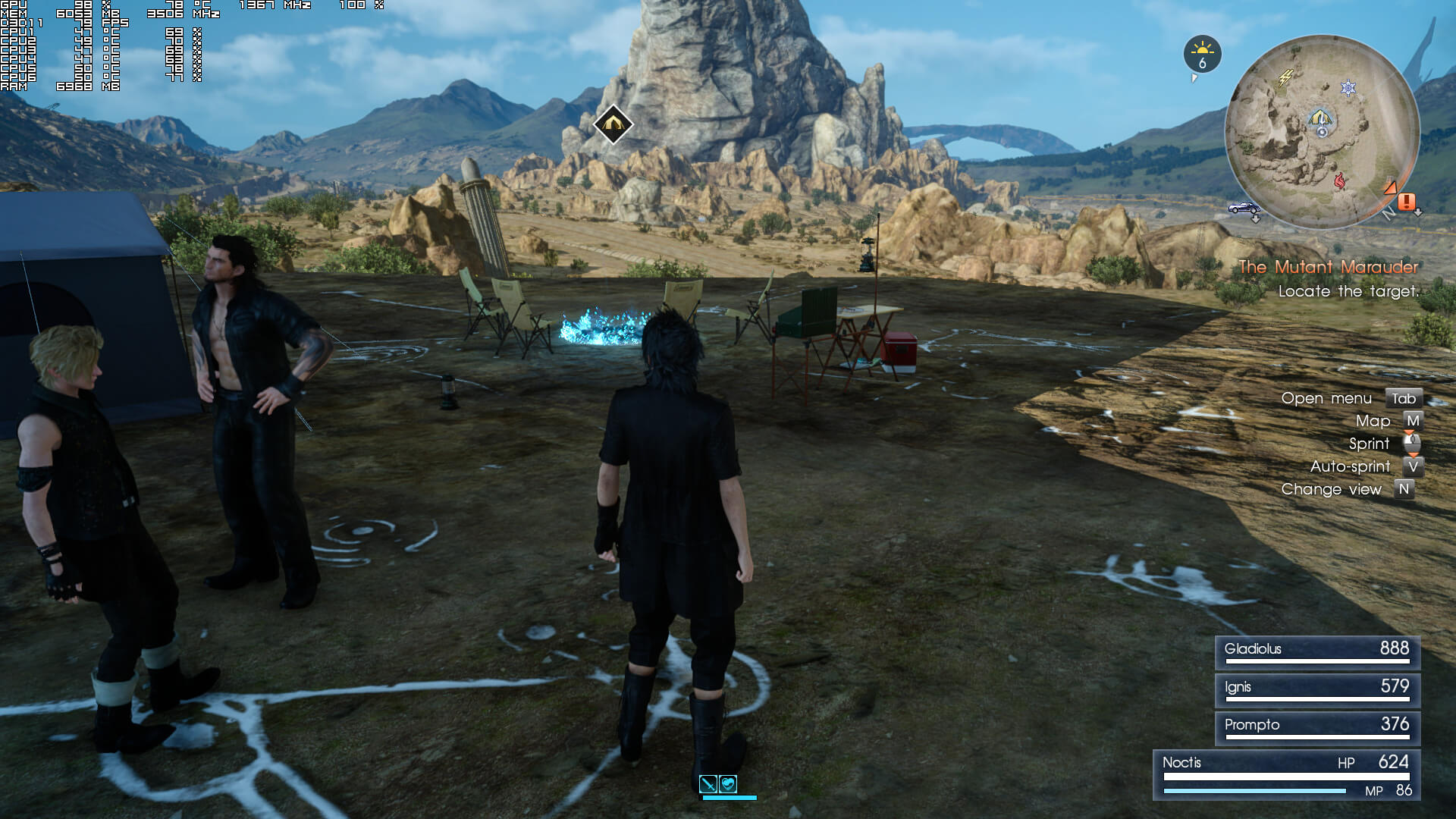The image size is (1456, 819).
Task: Click the sun time-of-day indicator
Action: pos(1202,53)
